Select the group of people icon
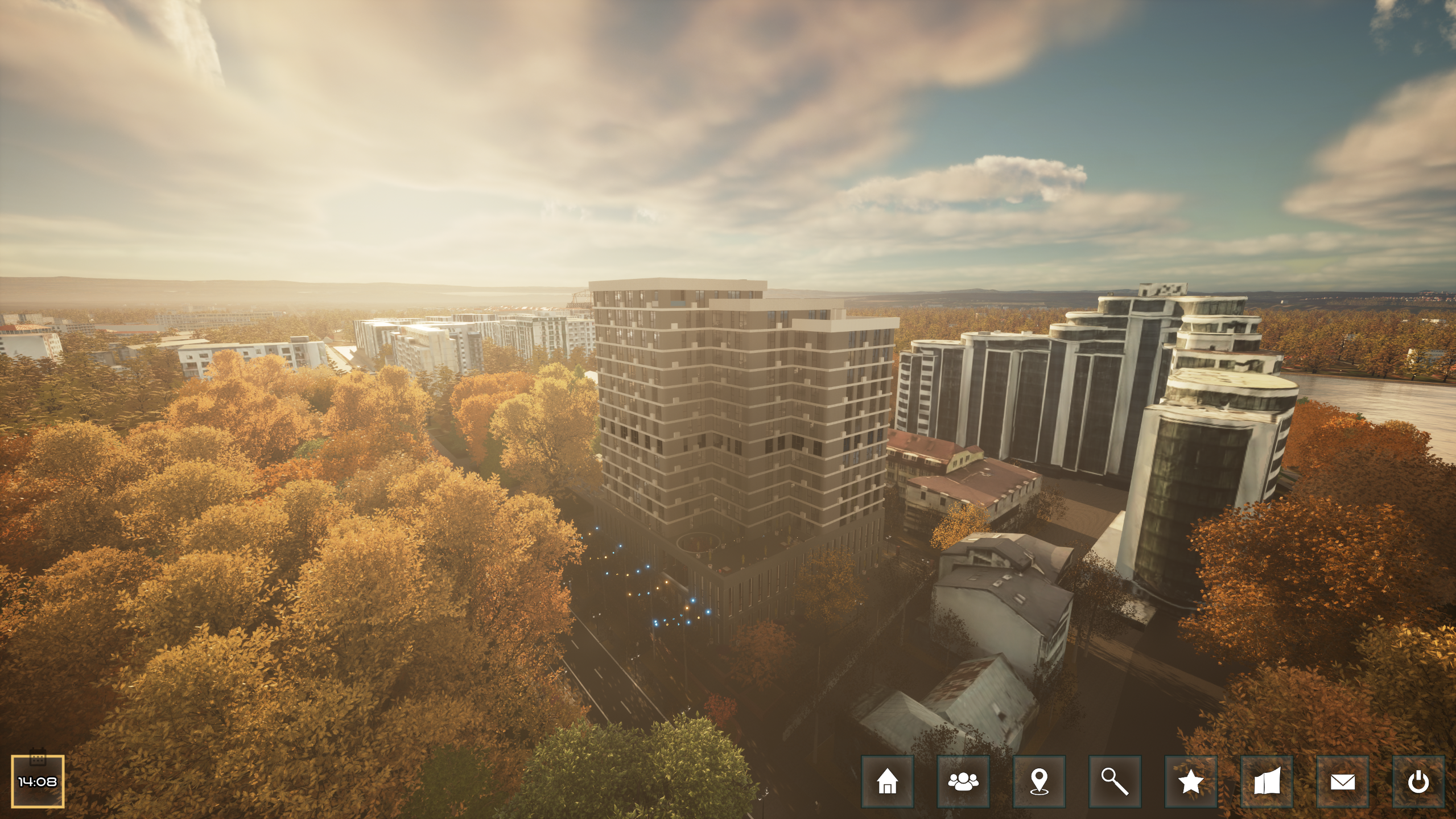Viewport: 1456px width, 819px height. click(963, 781)
